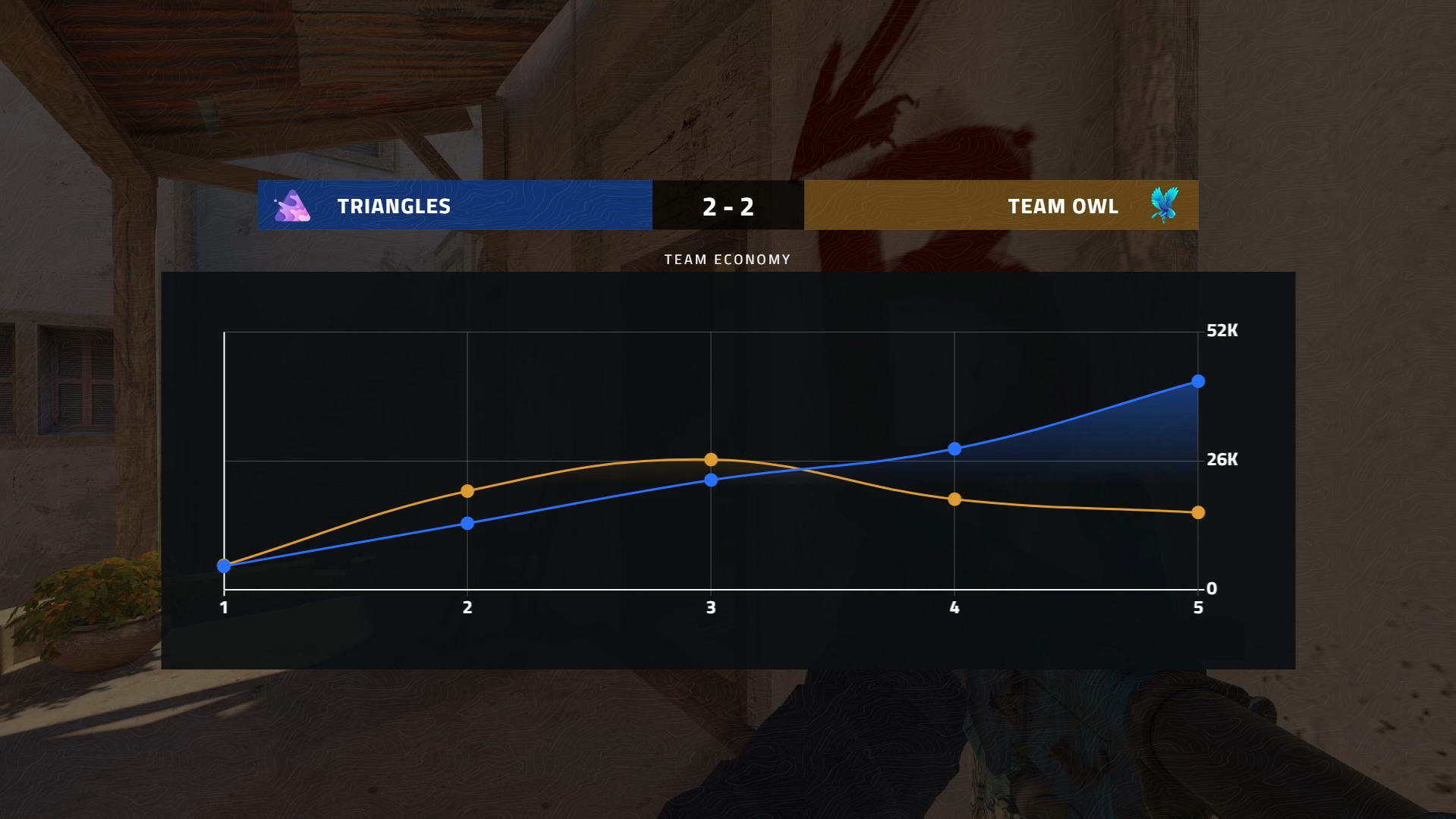
Task: Select the blue data point at round 3
Action: [x=710, y=479]
